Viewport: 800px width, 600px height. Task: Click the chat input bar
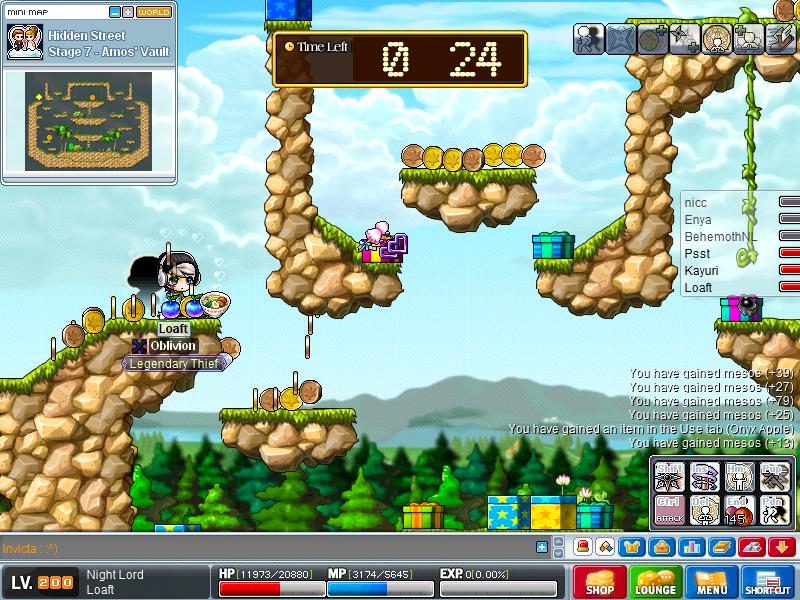(x=268, y=548)
